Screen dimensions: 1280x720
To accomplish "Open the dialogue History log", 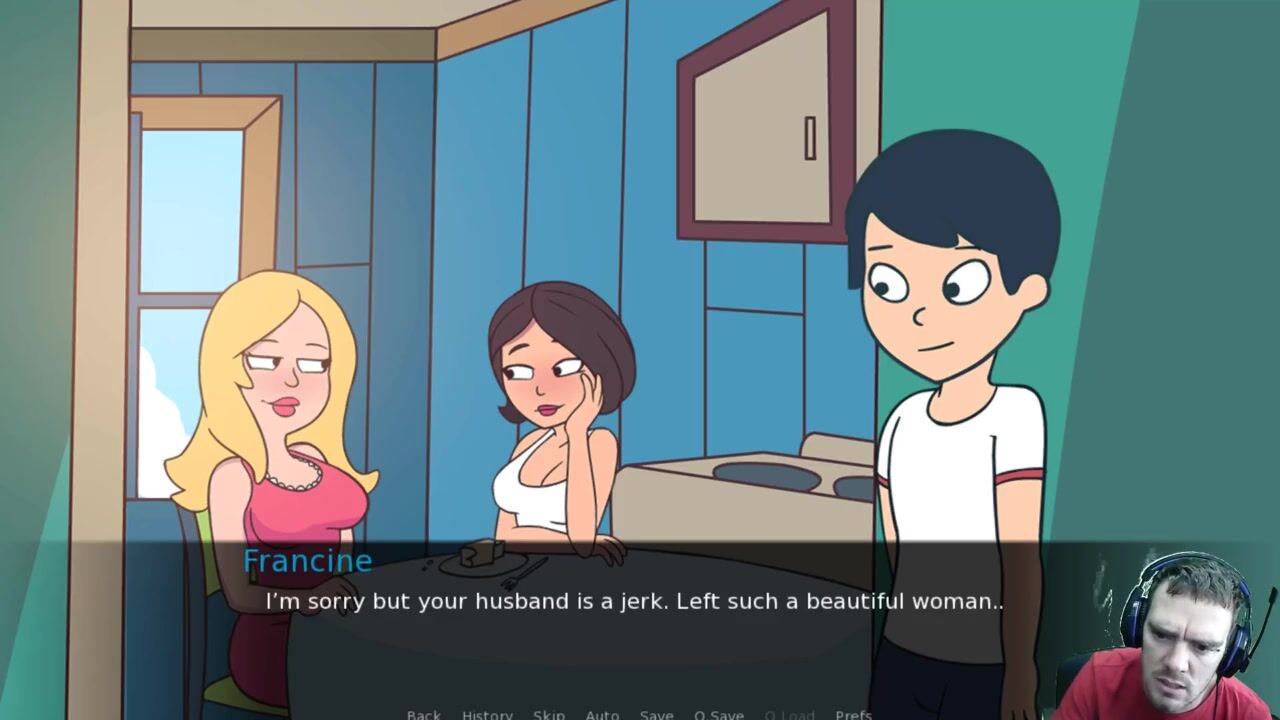I will (487, 714).
